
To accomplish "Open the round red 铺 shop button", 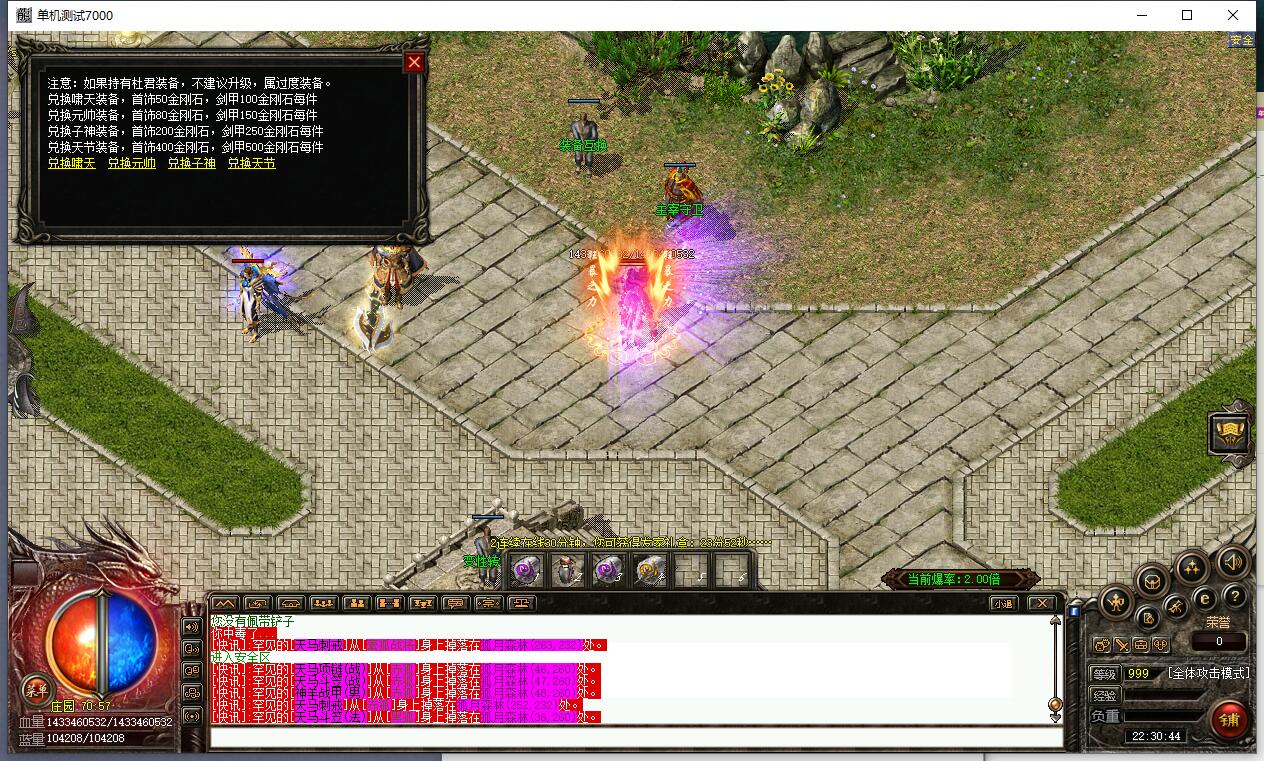I will click(1230, 718).
